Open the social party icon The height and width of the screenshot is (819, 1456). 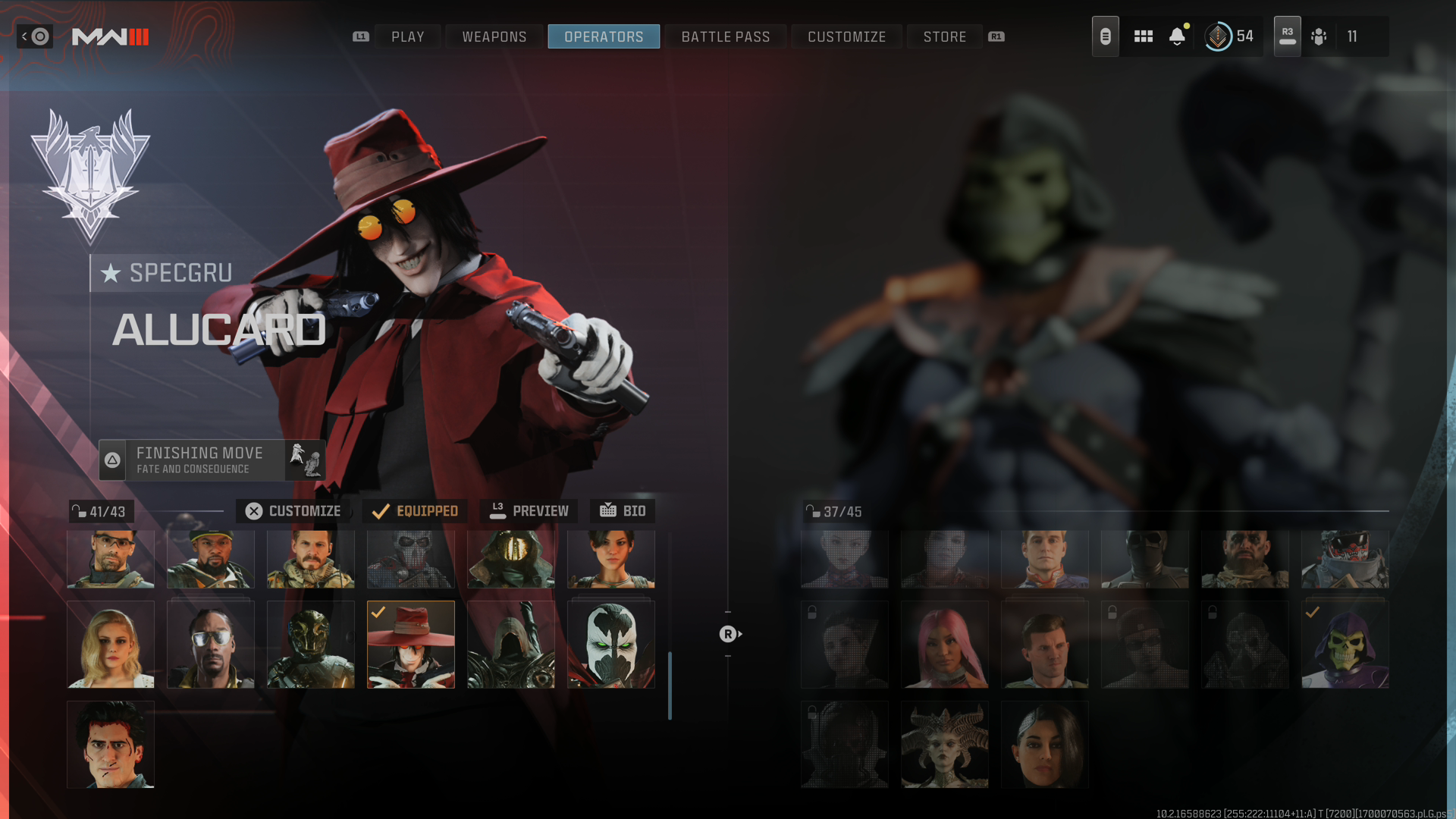point(1319,36)
